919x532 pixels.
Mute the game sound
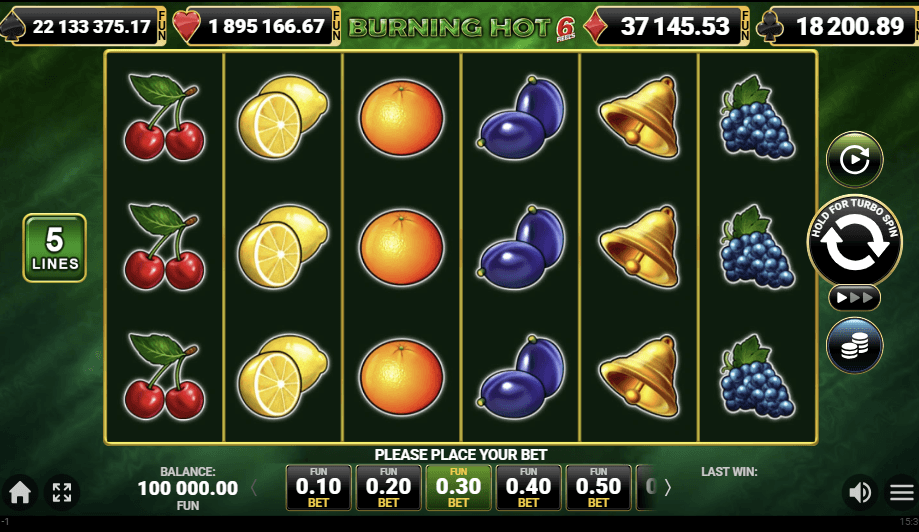pos(858,491)
